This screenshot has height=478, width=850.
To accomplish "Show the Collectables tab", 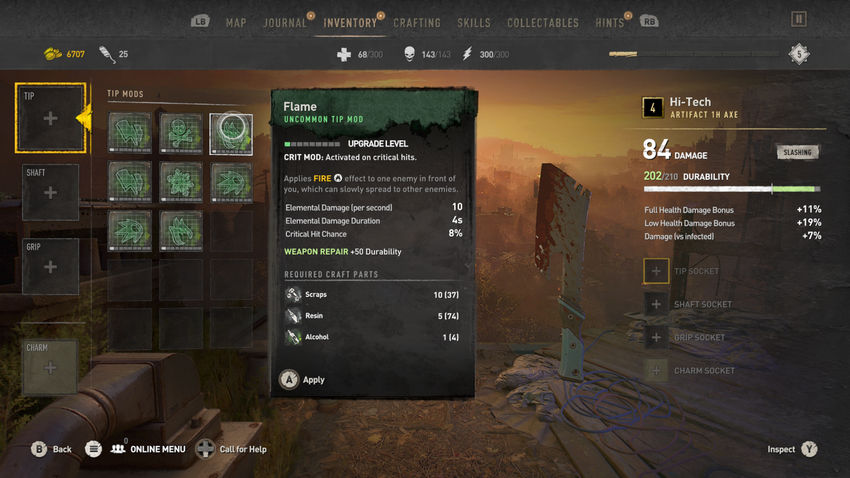I will coord(542,22).
